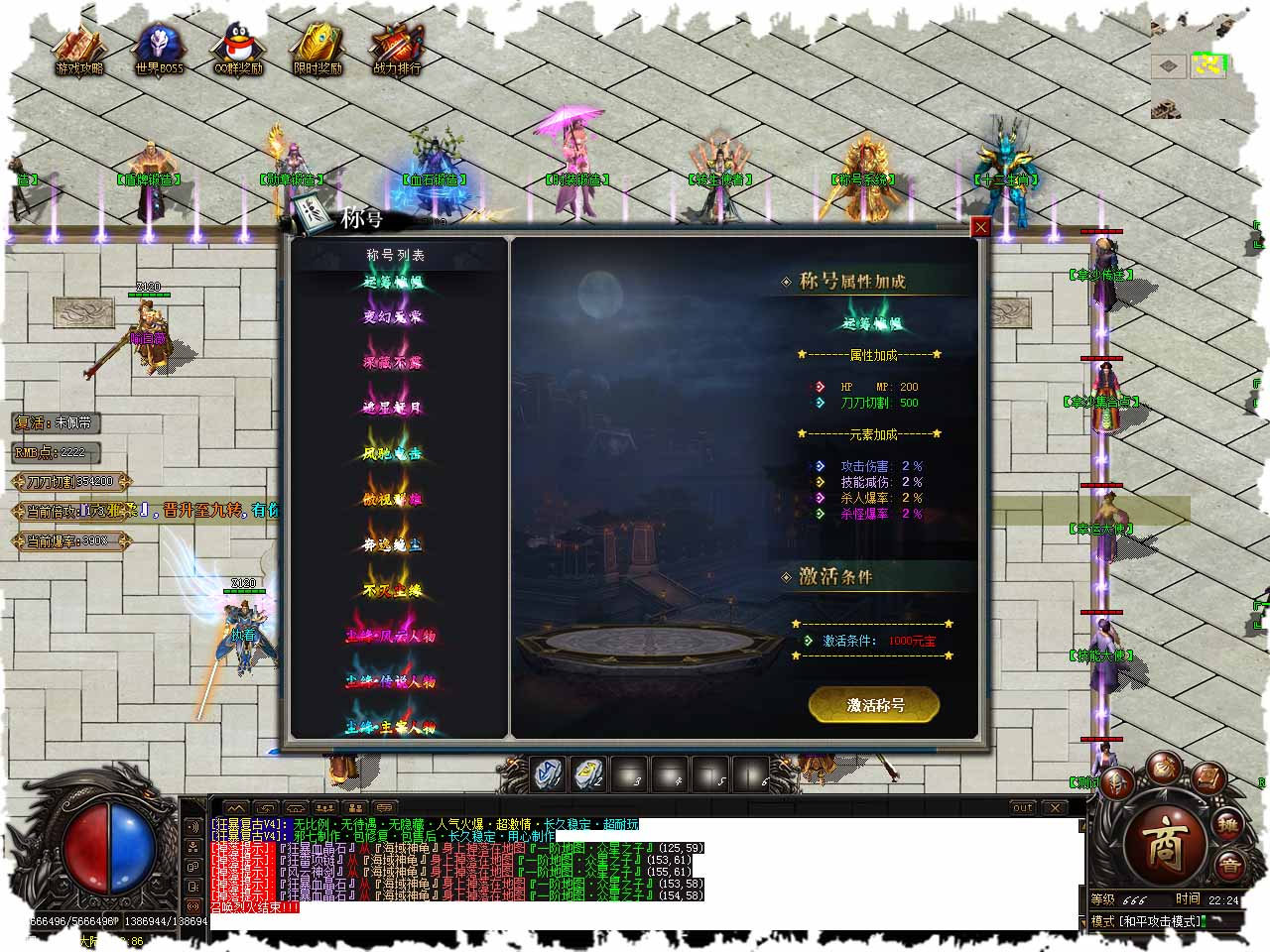The image size is (1270, 952).
Task: Open the 世界BOSS menu icon
Action: click(159, 52)
